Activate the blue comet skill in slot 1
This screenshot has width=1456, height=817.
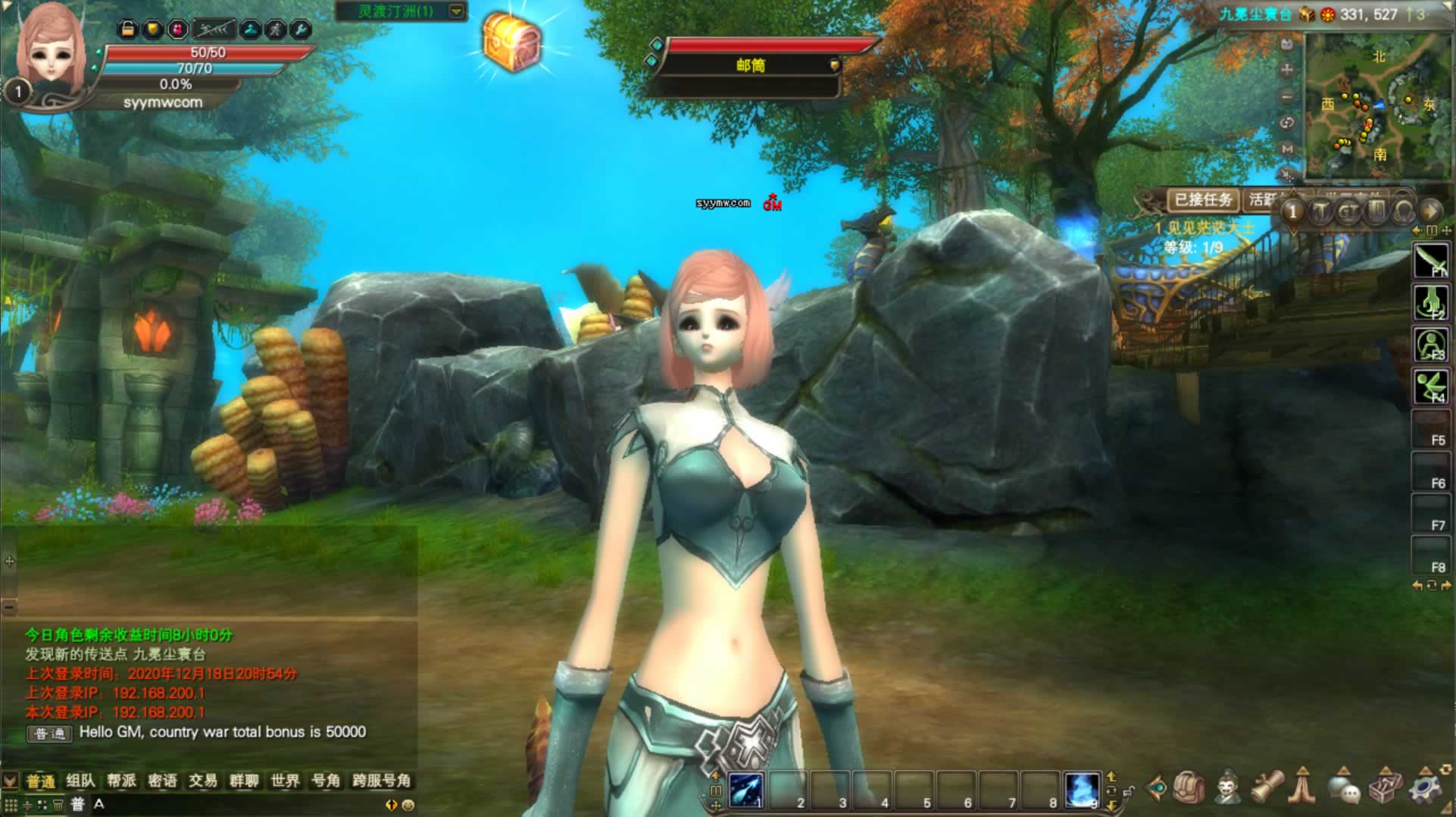(x=745, y=790)
